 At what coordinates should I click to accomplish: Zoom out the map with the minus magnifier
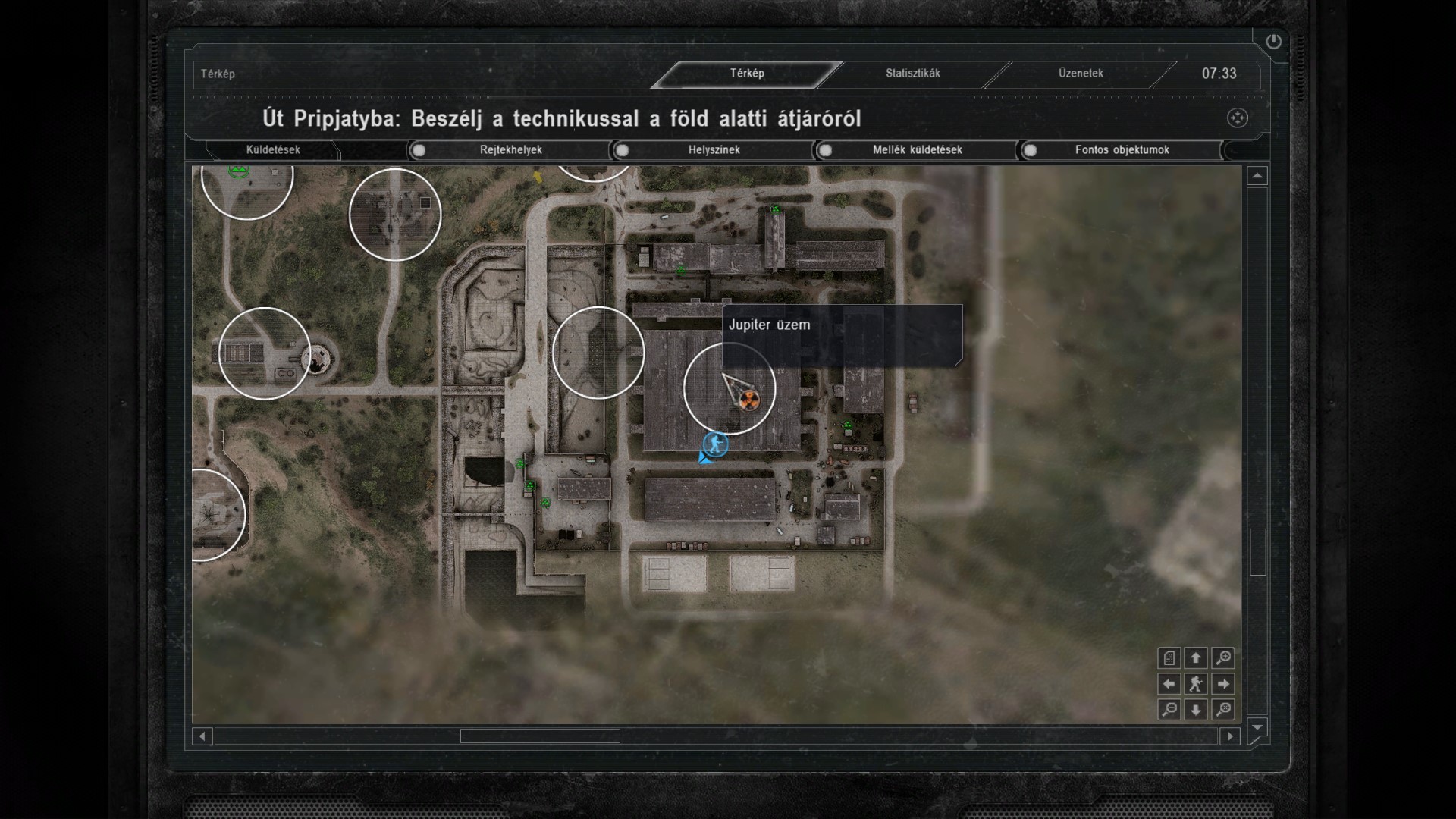(1169, 710)
